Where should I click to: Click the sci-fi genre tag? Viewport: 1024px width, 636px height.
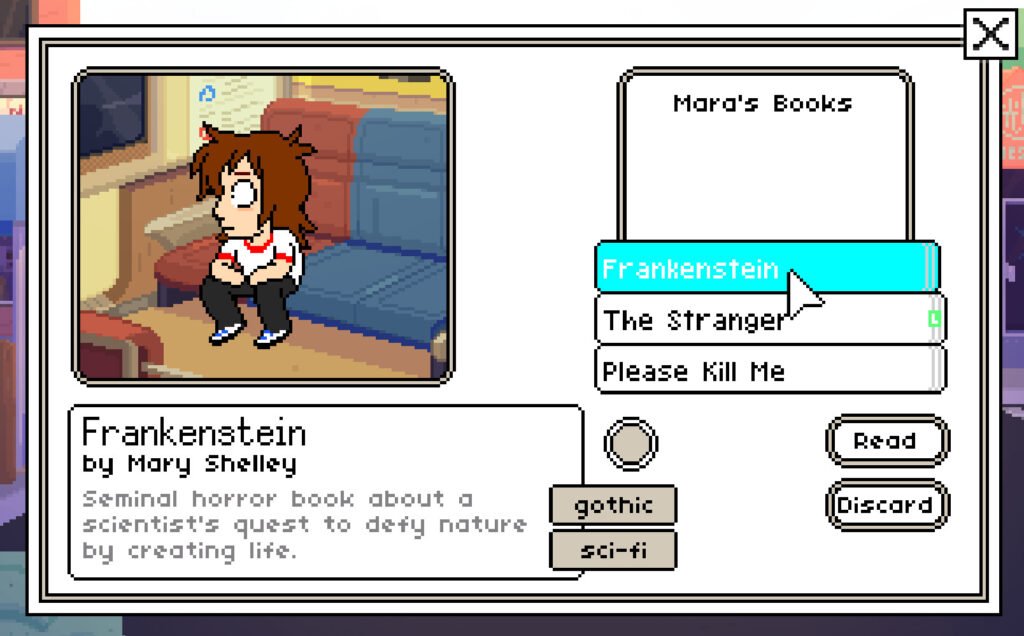tap(613, 550)
